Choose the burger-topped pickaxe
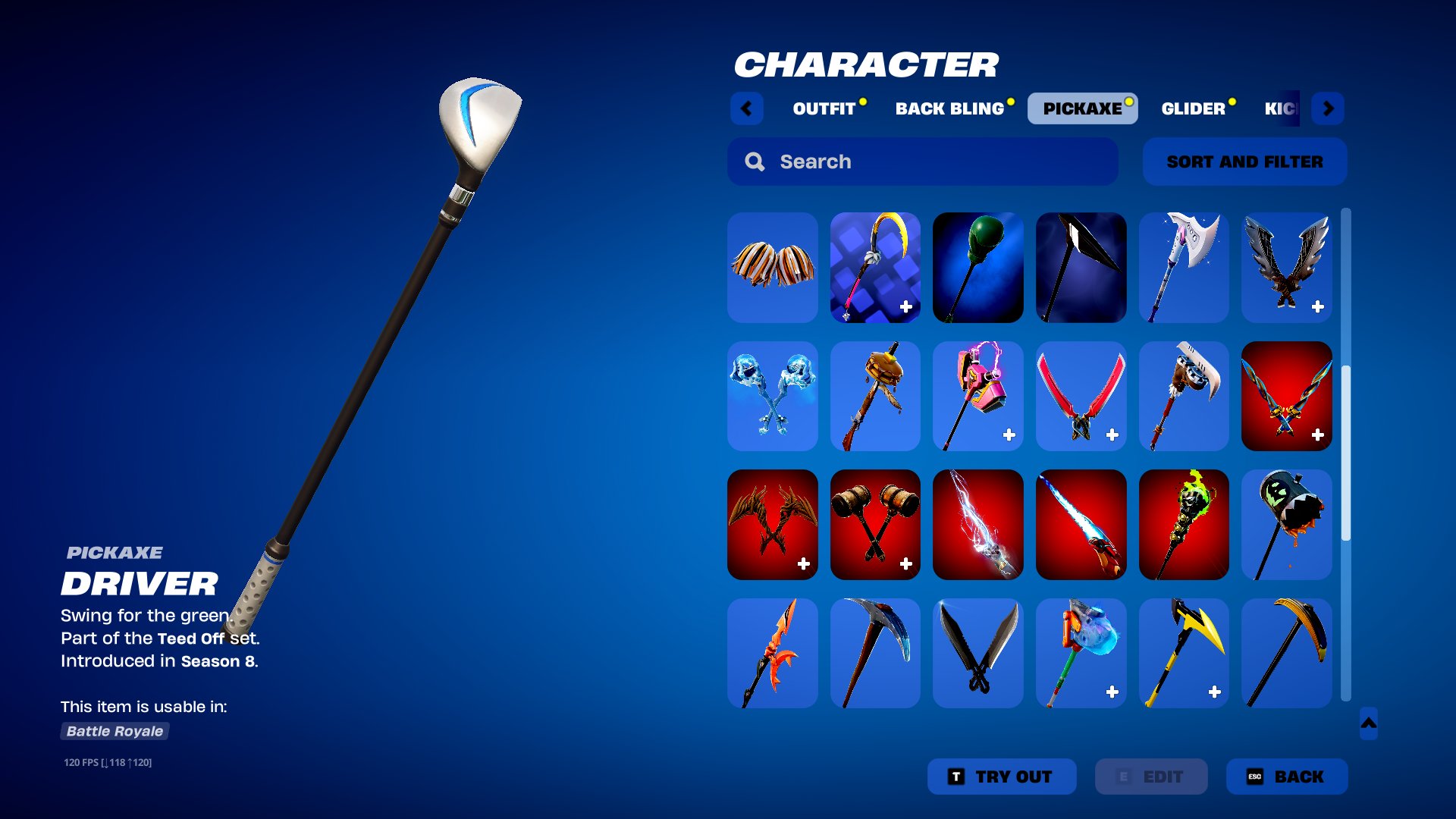Image resolution: width=1456 pixels, height=819 pixels. coord(875,396)
